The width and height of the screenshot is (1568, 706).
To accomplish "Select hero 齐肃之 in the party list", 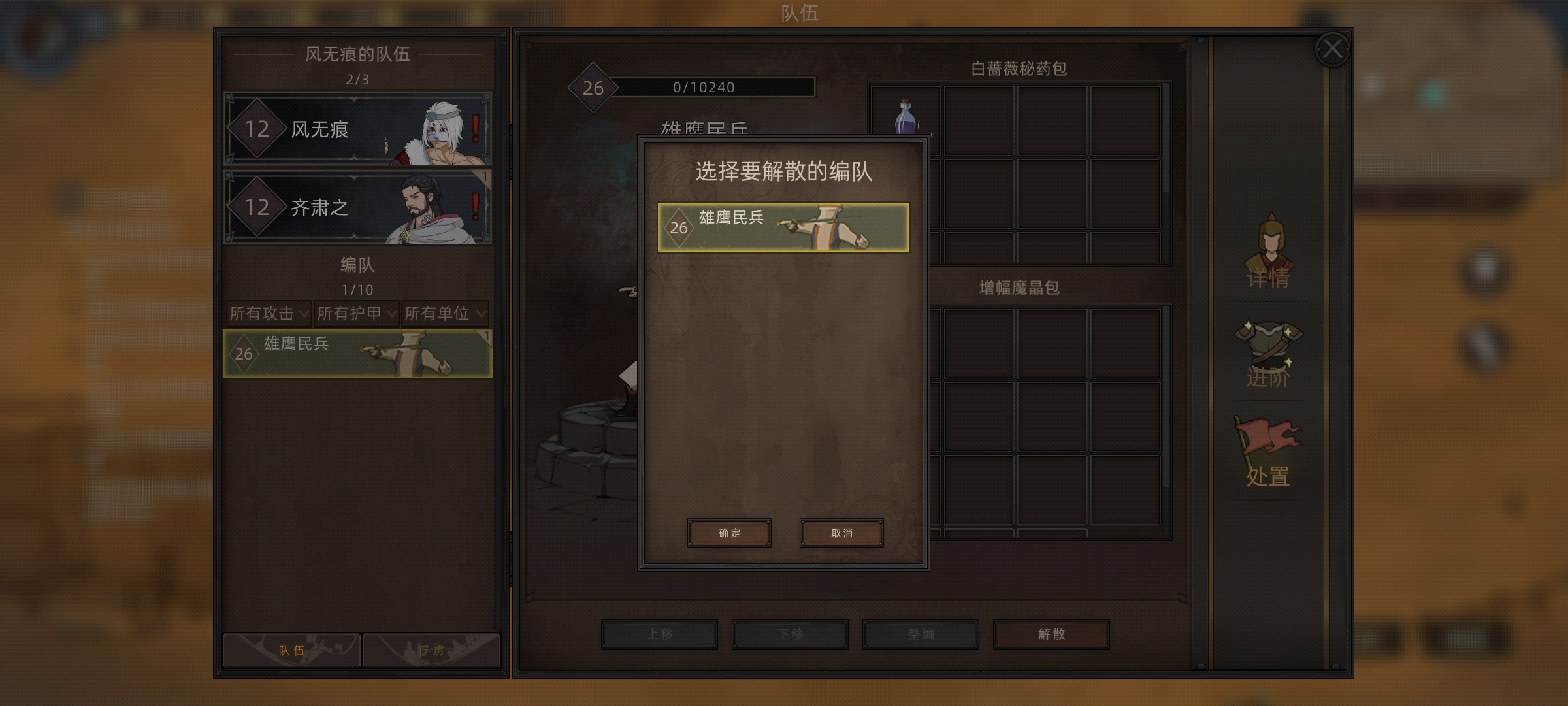I will [357, 207].
